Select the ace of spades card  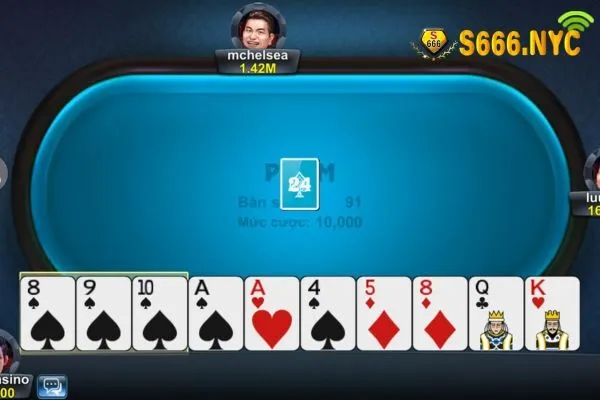coord(215,313)
